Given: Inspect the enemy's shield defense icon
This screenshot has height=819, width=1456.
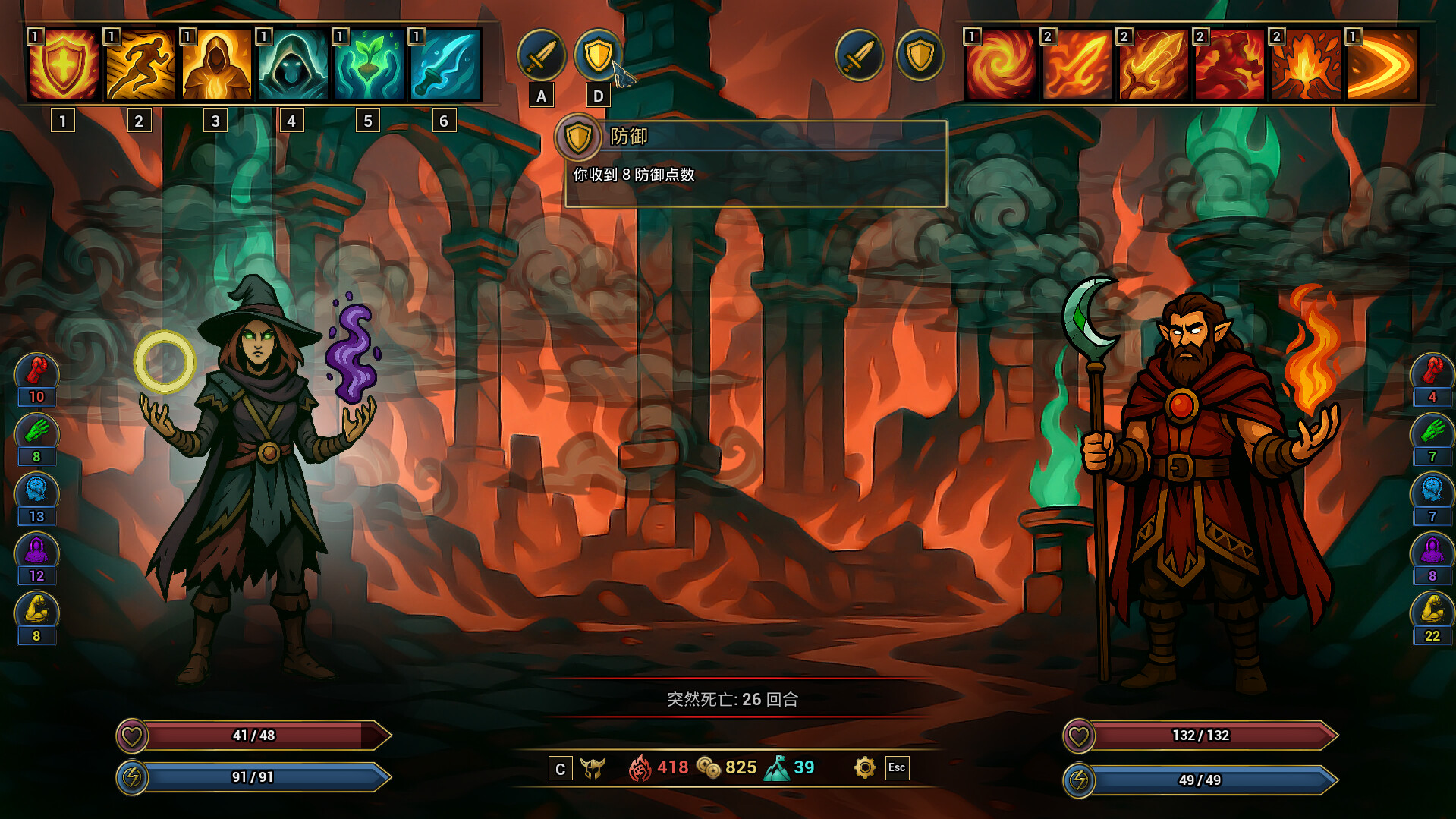Looking at the screenshot, I should 920,55.
